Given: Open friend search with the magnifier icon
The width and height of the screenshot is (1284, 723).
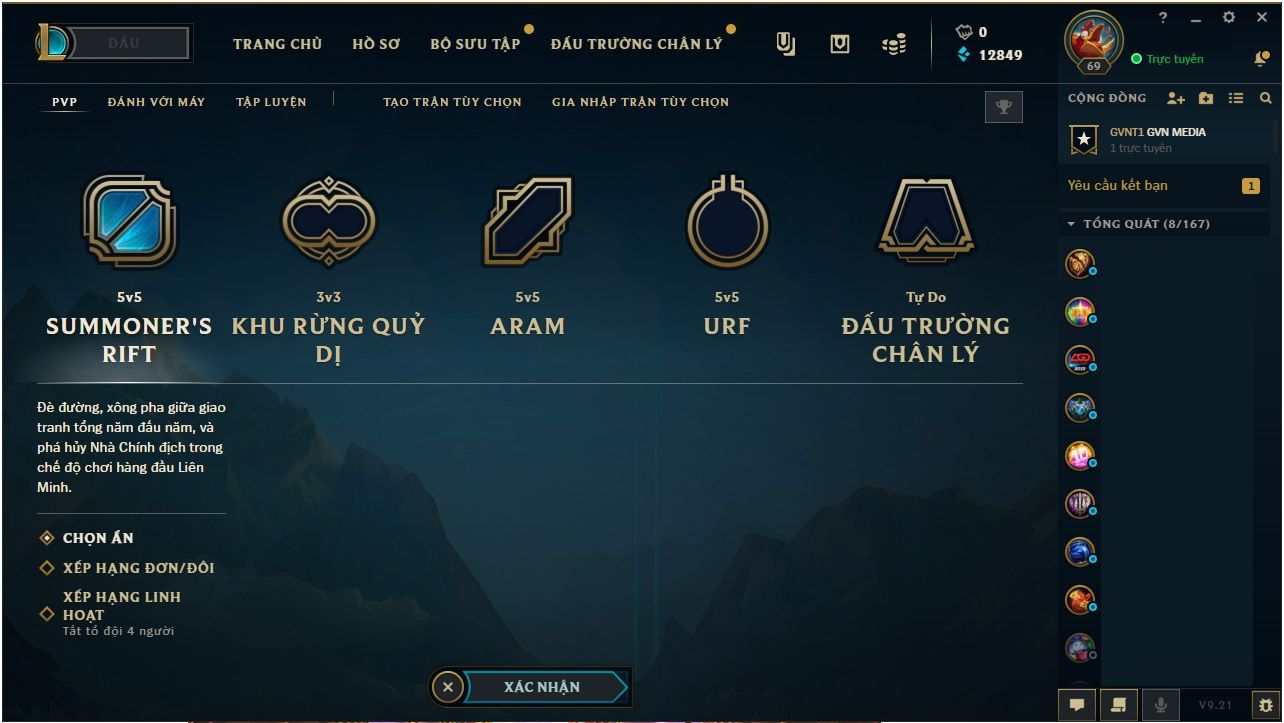Looking at the screenshot, I should click(1266, 98).
